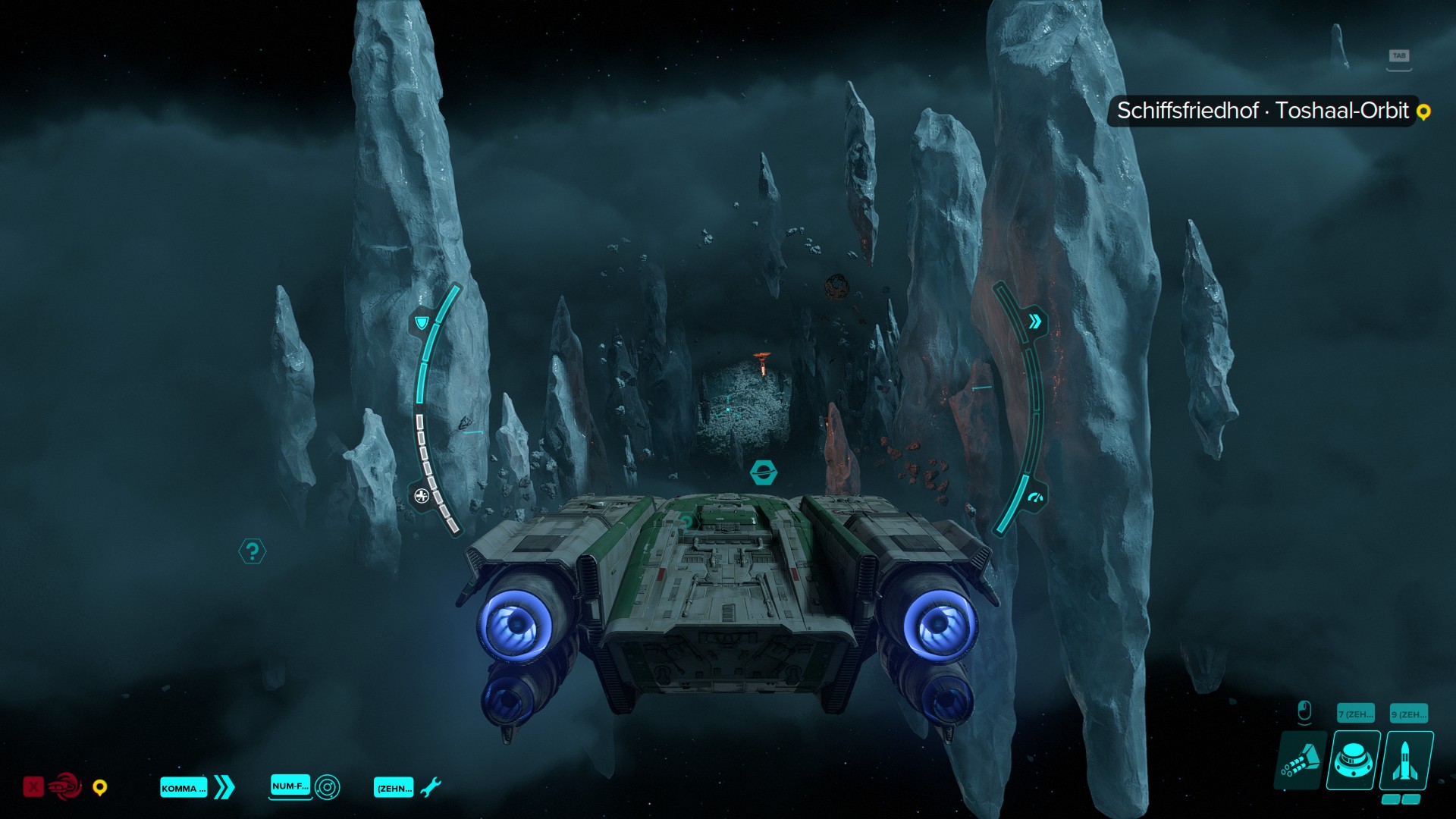The width and height of the screenshot is (1456, 819).
Task: Click the shield icon on the left gauge
Action: point(422,323)
